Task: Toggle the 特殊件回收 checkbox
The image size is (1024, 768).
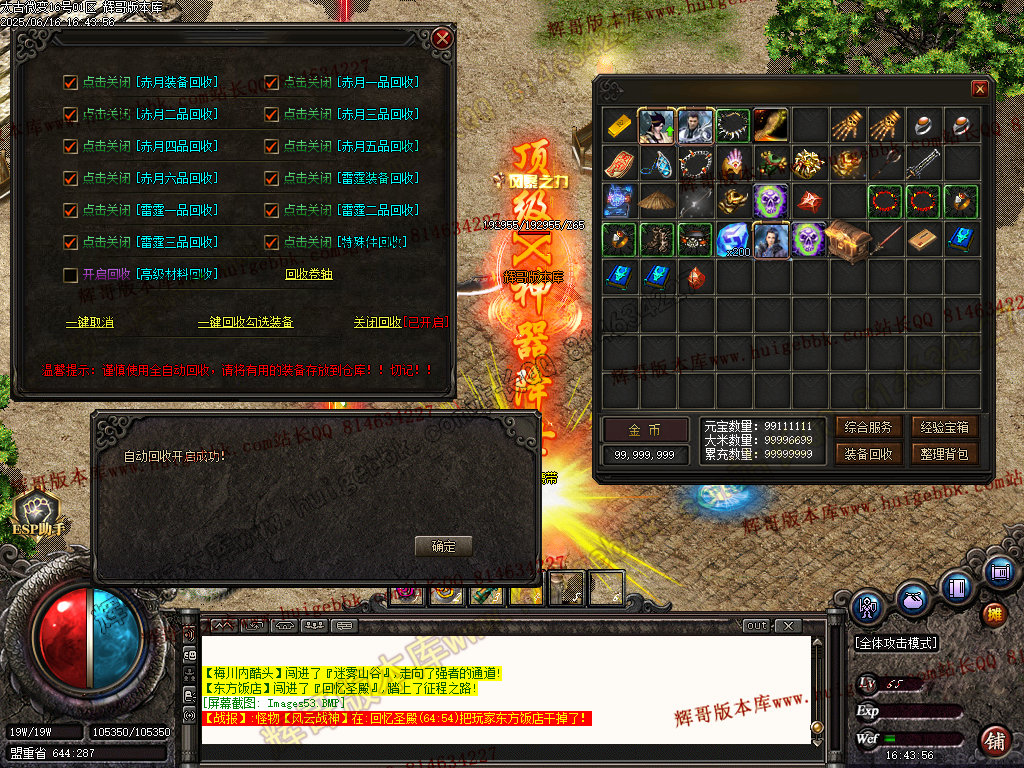Action: point(271,242)
